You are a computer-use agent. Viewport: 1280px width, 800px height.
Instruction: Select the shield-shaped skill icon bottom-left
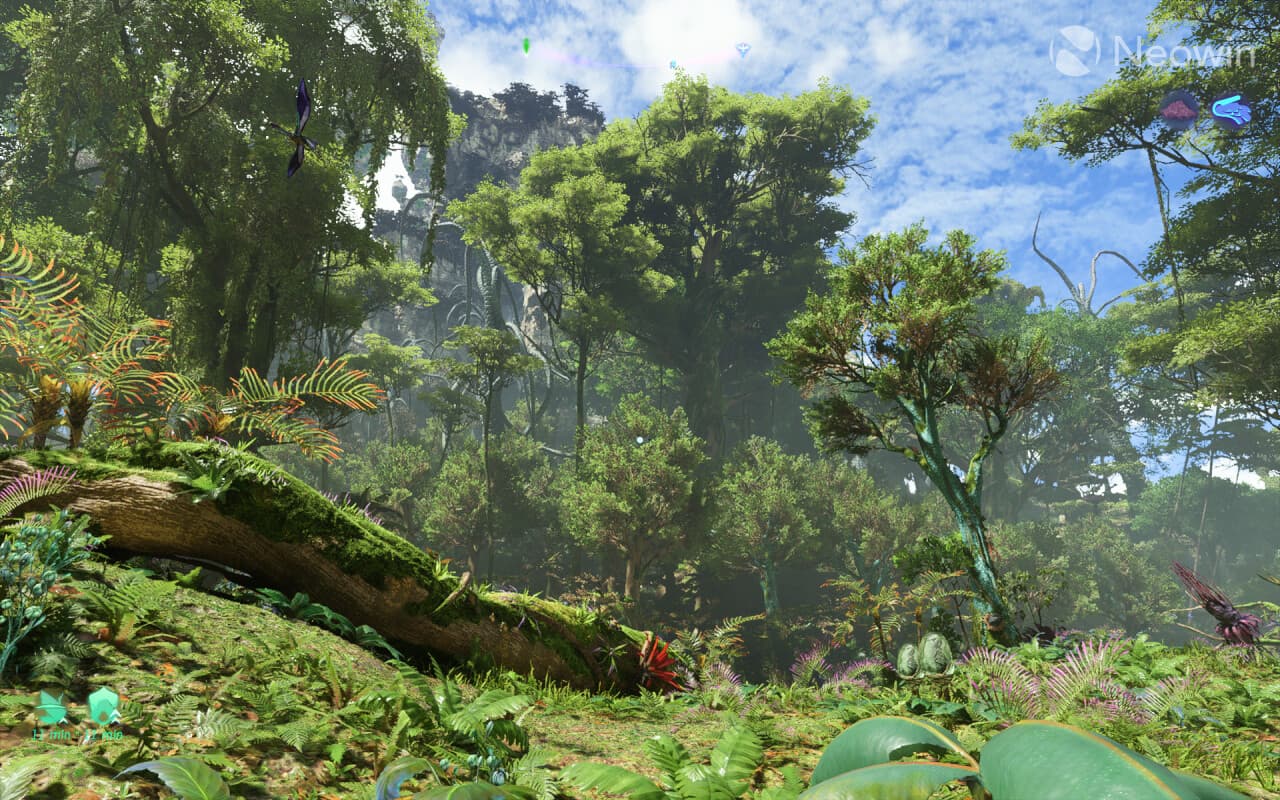(104, 705)
